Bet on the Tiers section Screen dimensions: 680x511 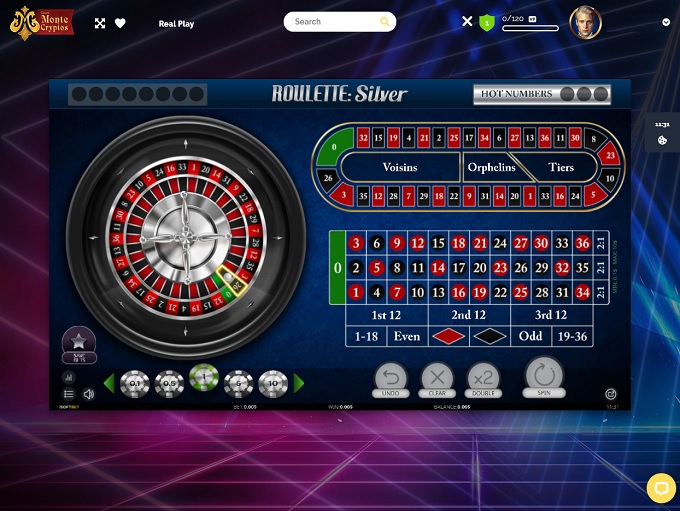tap(561, 167)
